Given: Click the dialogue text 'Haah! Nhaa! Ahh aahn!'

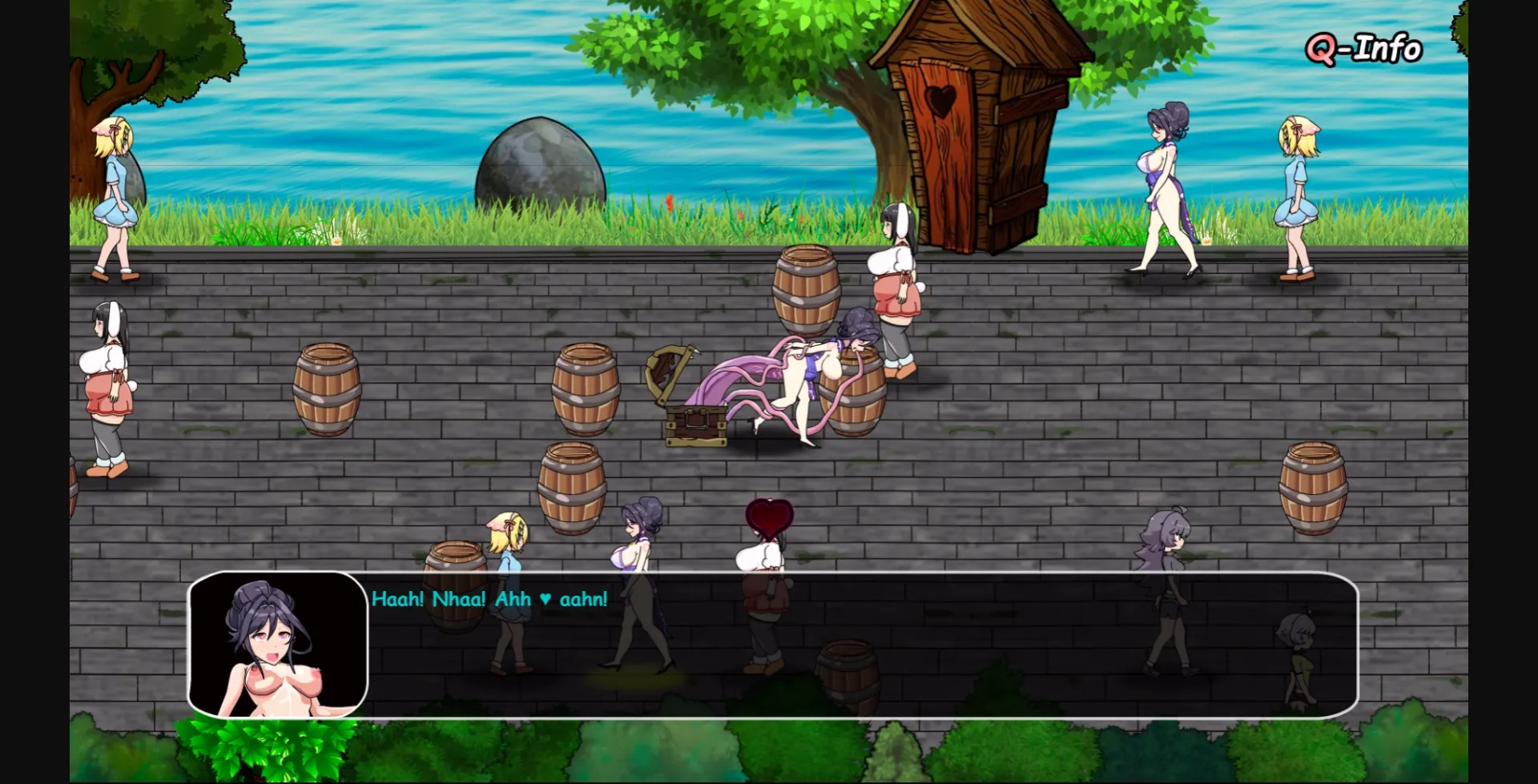Looking at the screenshot, I should pos(489,597).
